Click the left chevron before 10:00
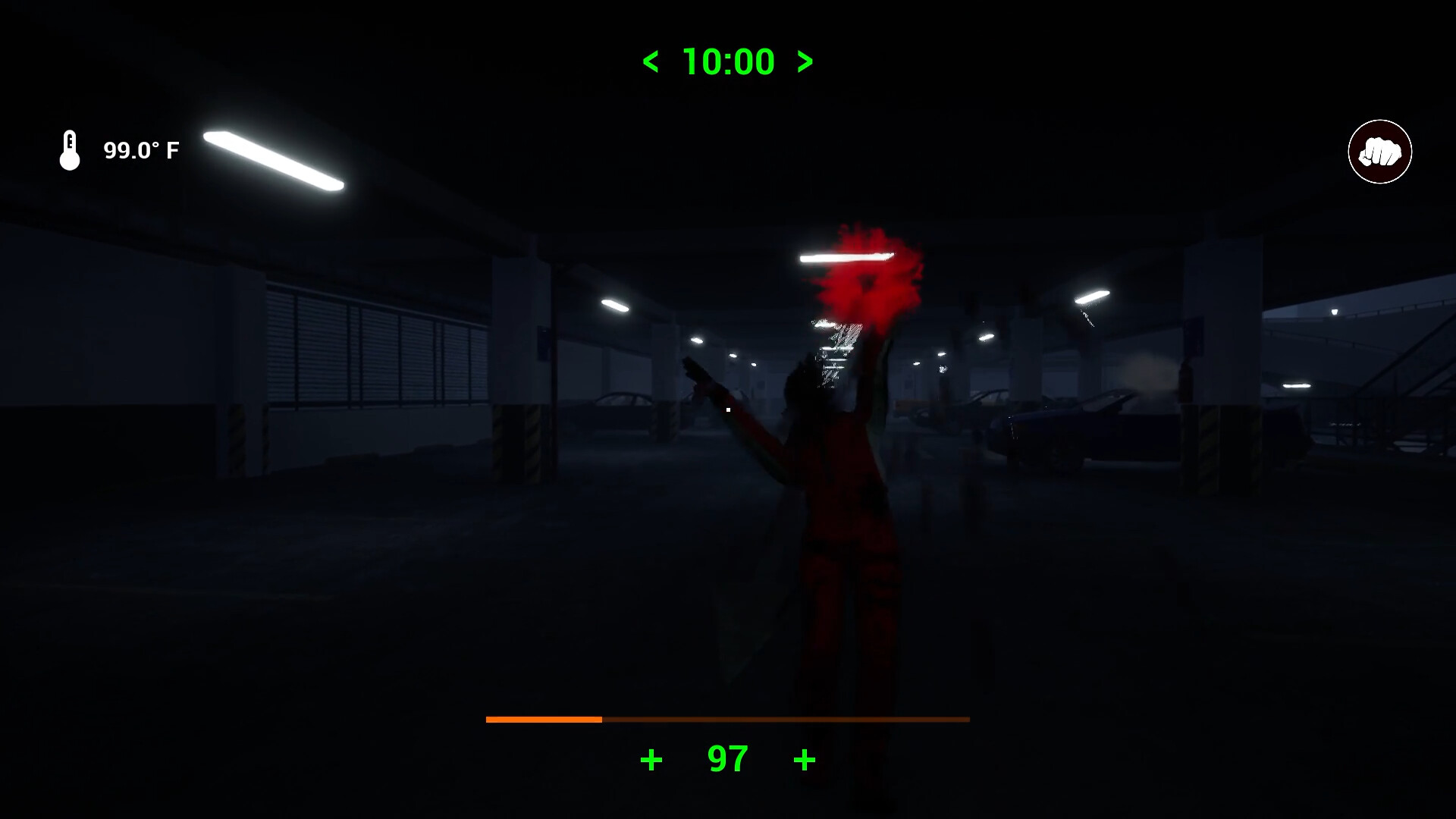The width and height of the screenshot is (1456, 819). 651,62
